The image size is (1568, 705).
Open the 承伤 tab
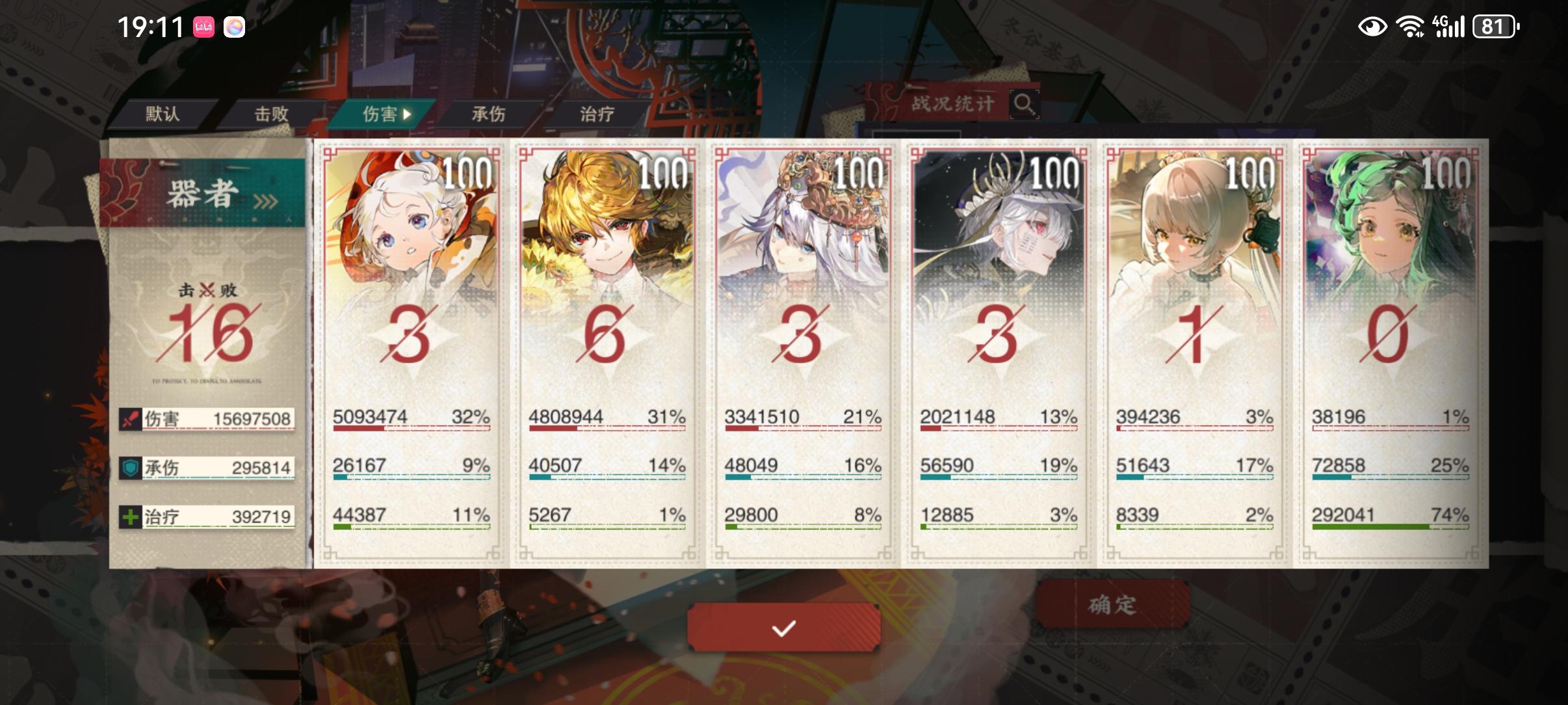pyautogui.click(x=489, y=114)
